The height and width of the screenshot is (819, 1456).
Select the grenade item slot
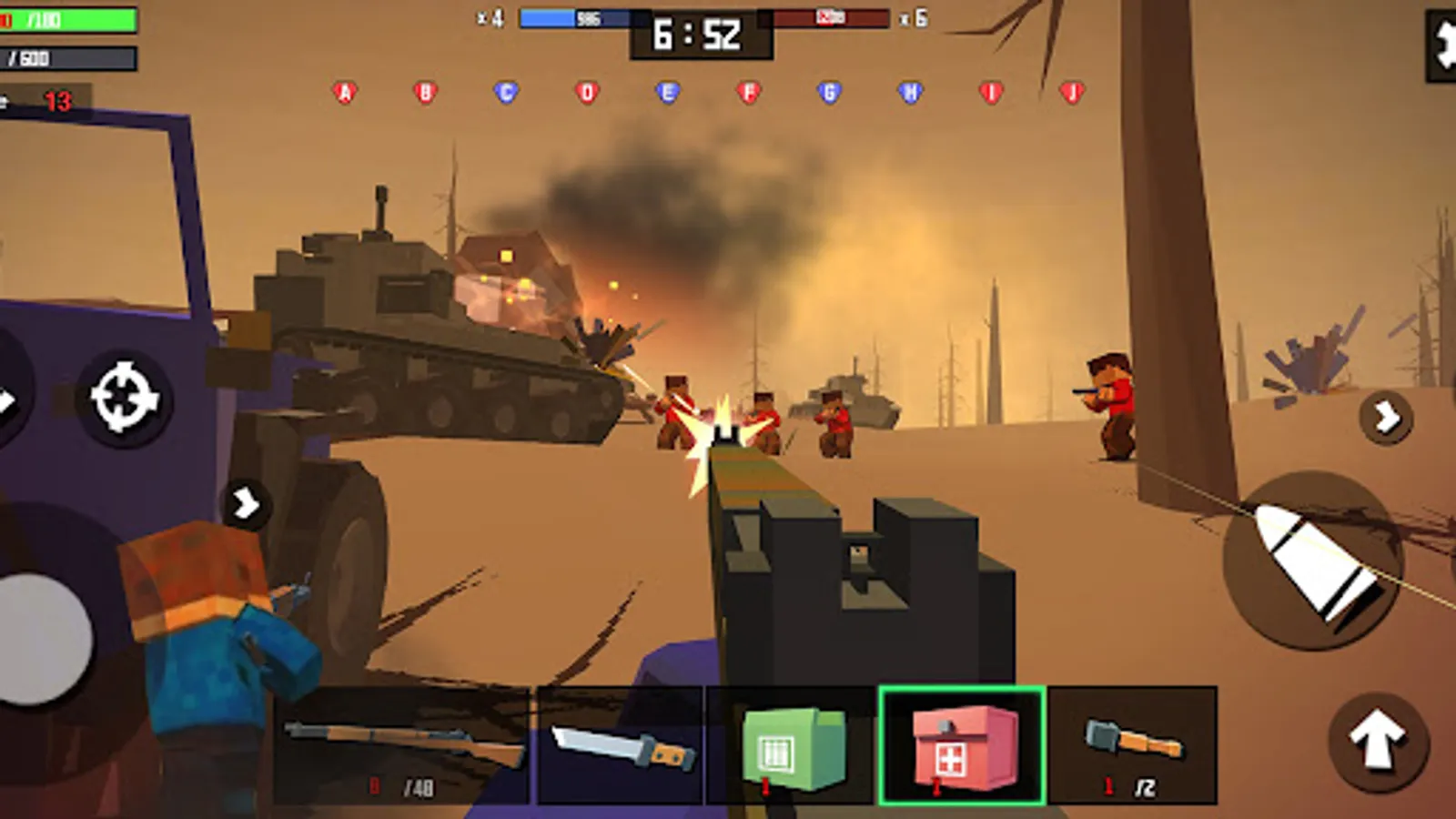click(x=1131, y=744)
